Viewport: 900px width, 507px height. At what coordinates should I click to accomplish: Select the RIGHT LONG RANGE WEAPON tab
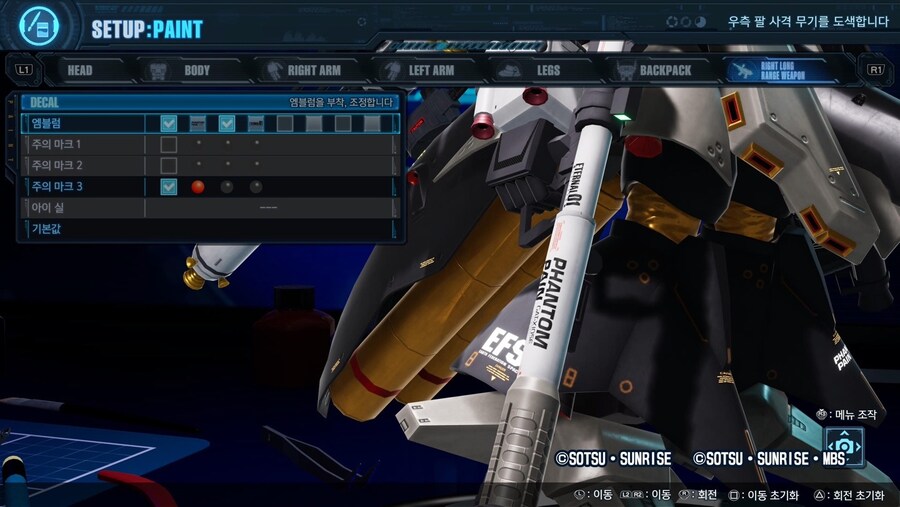click(787, 70)
